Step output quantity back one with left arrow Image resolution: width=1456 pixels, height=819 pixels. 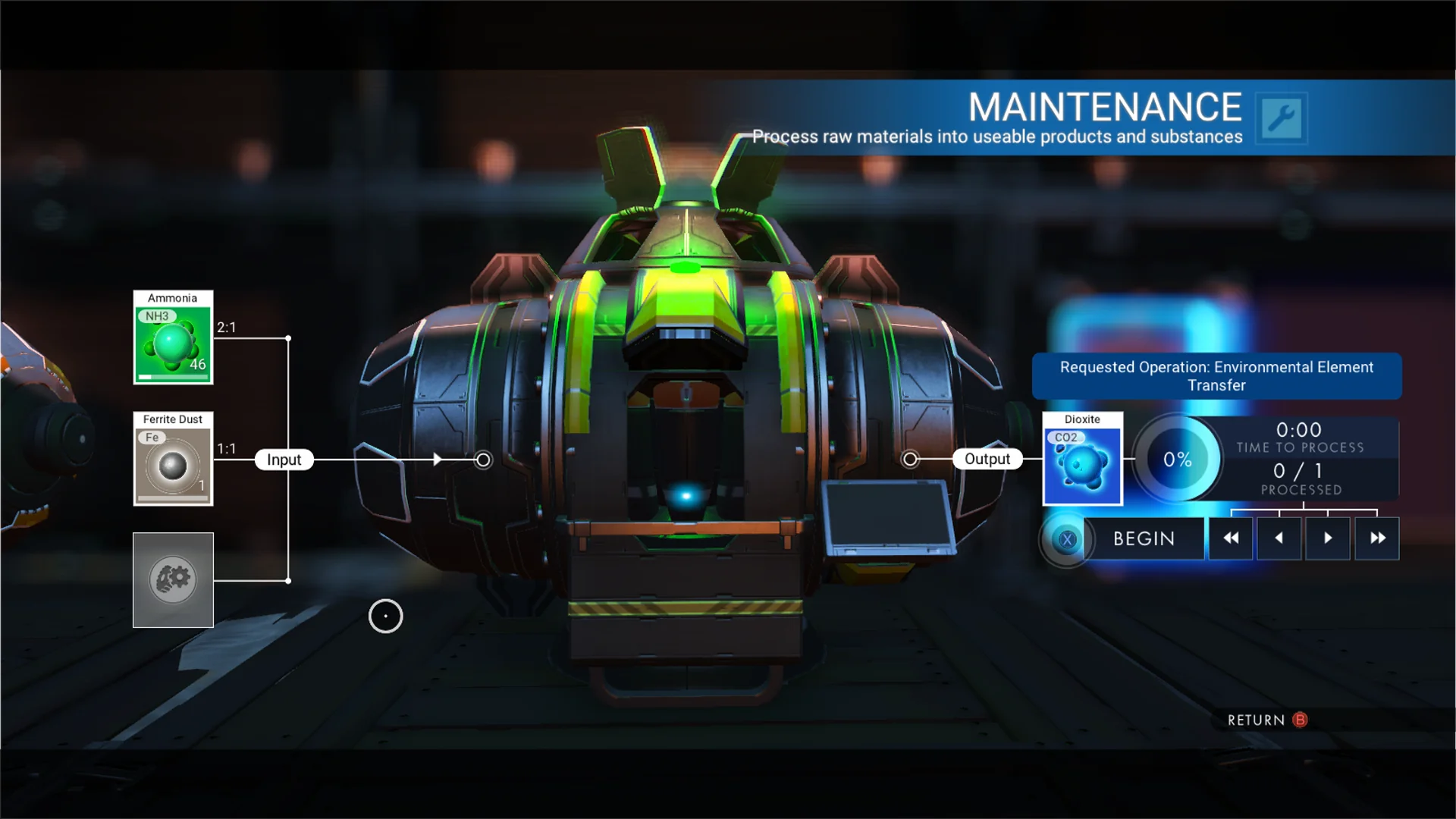click(1279, 538)
